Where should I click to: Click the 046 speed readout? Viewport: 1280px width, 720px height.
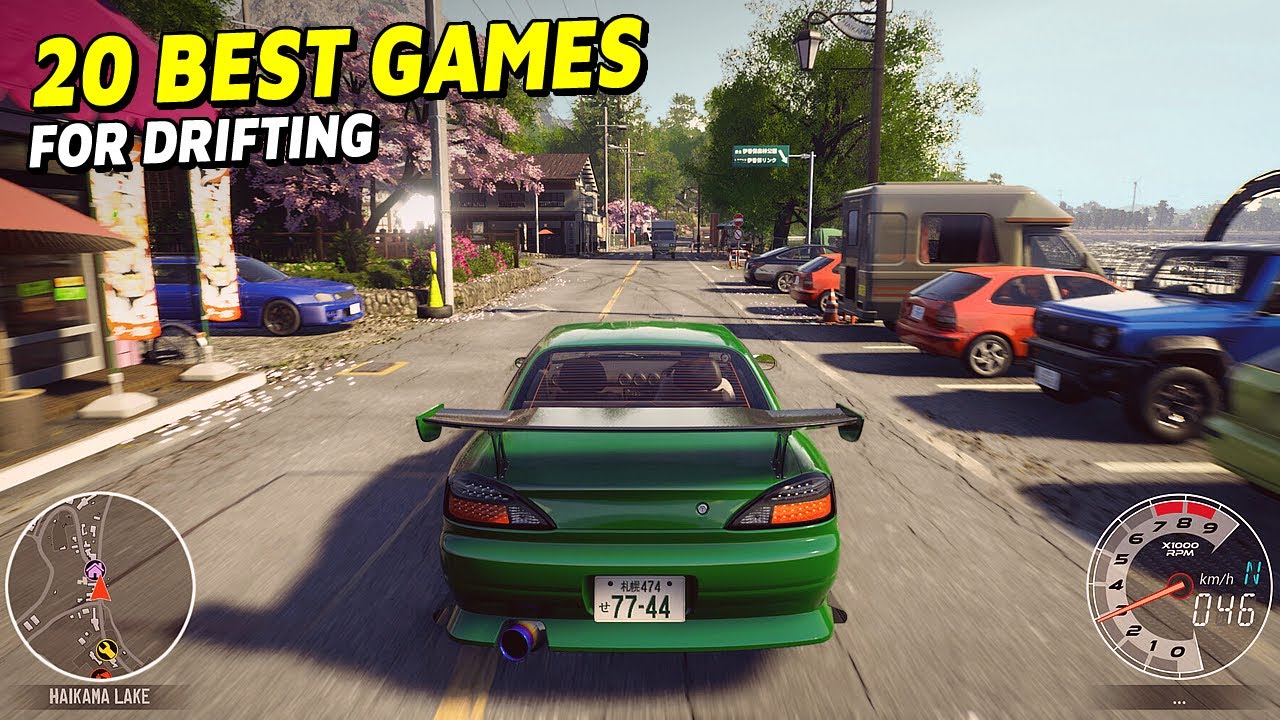pos(1222,608)
